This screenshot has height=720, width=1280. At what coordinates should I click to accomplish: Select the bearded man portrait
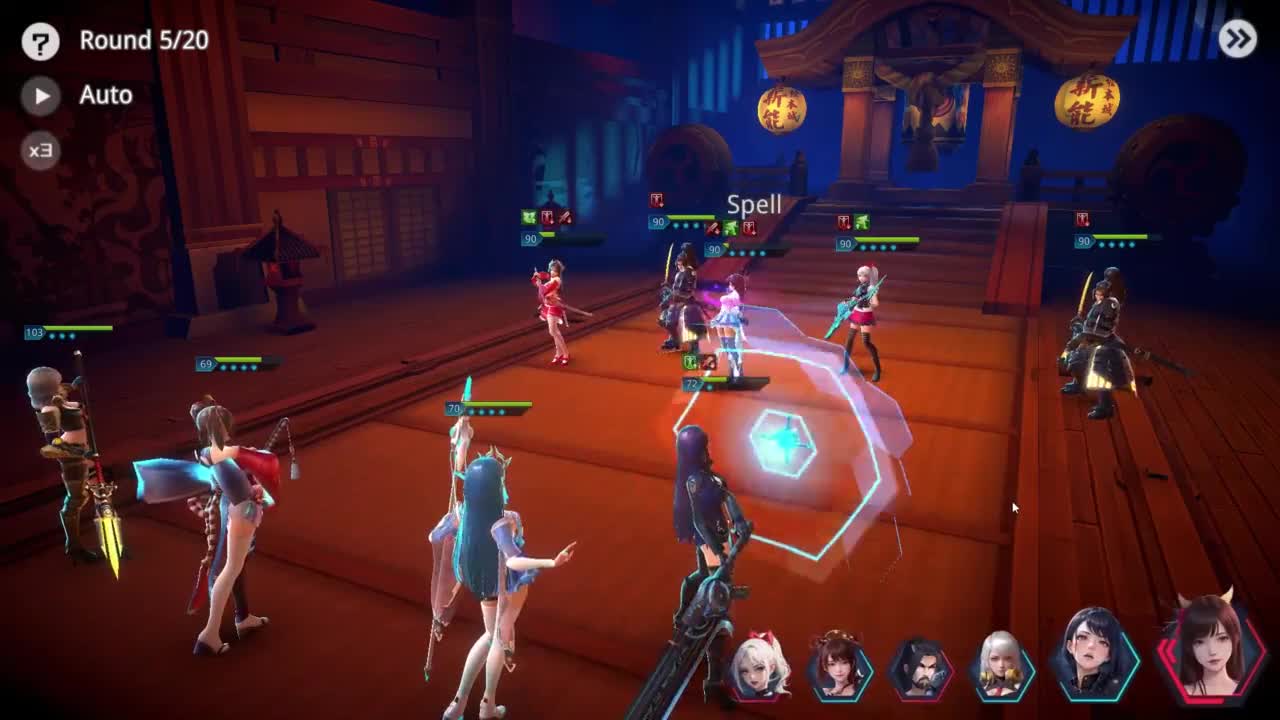coord(920,668)
